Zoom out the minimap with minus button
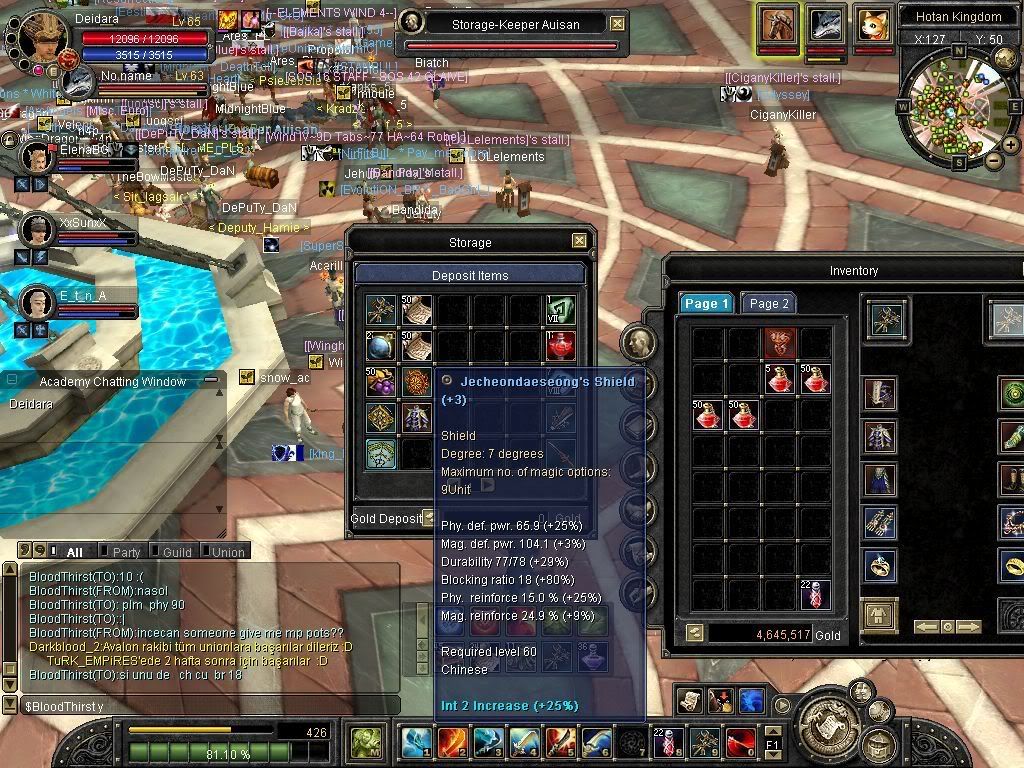The height and width of the screenshot is (768, 1024). [993, 160]
